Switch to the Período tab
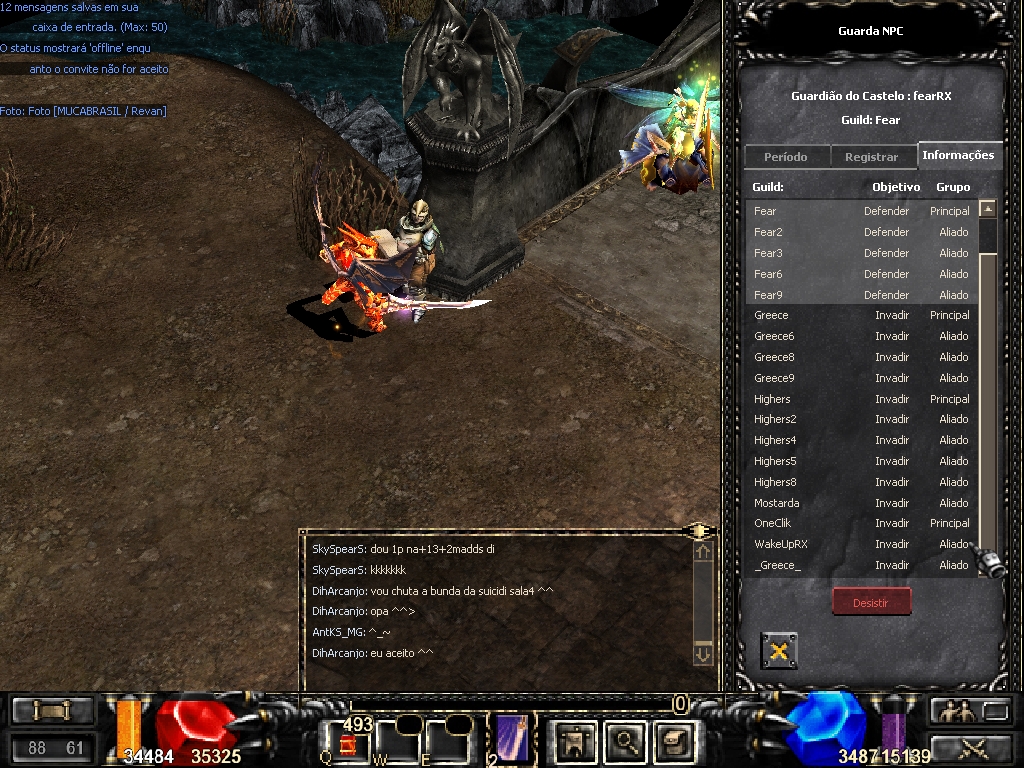The width and height of the screenshot is (1024, 768). click(786, 157)
